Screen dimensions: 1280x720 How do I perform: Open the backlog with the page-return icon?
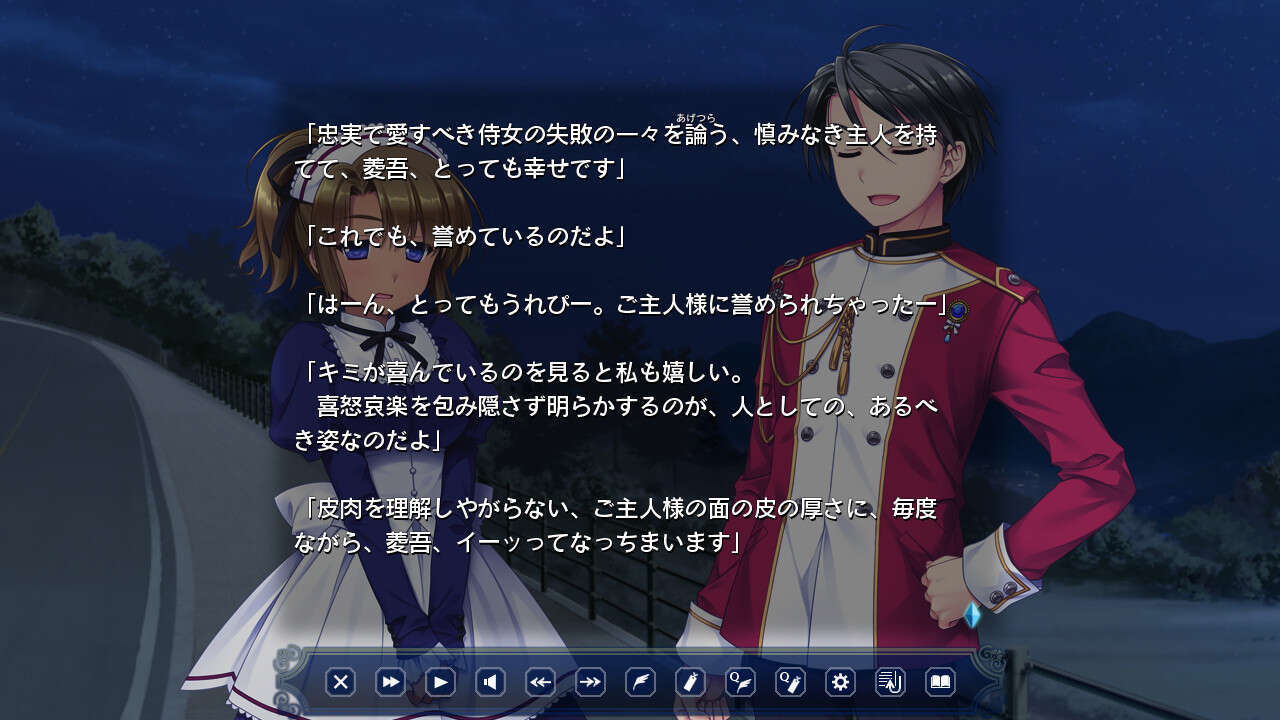891,682
